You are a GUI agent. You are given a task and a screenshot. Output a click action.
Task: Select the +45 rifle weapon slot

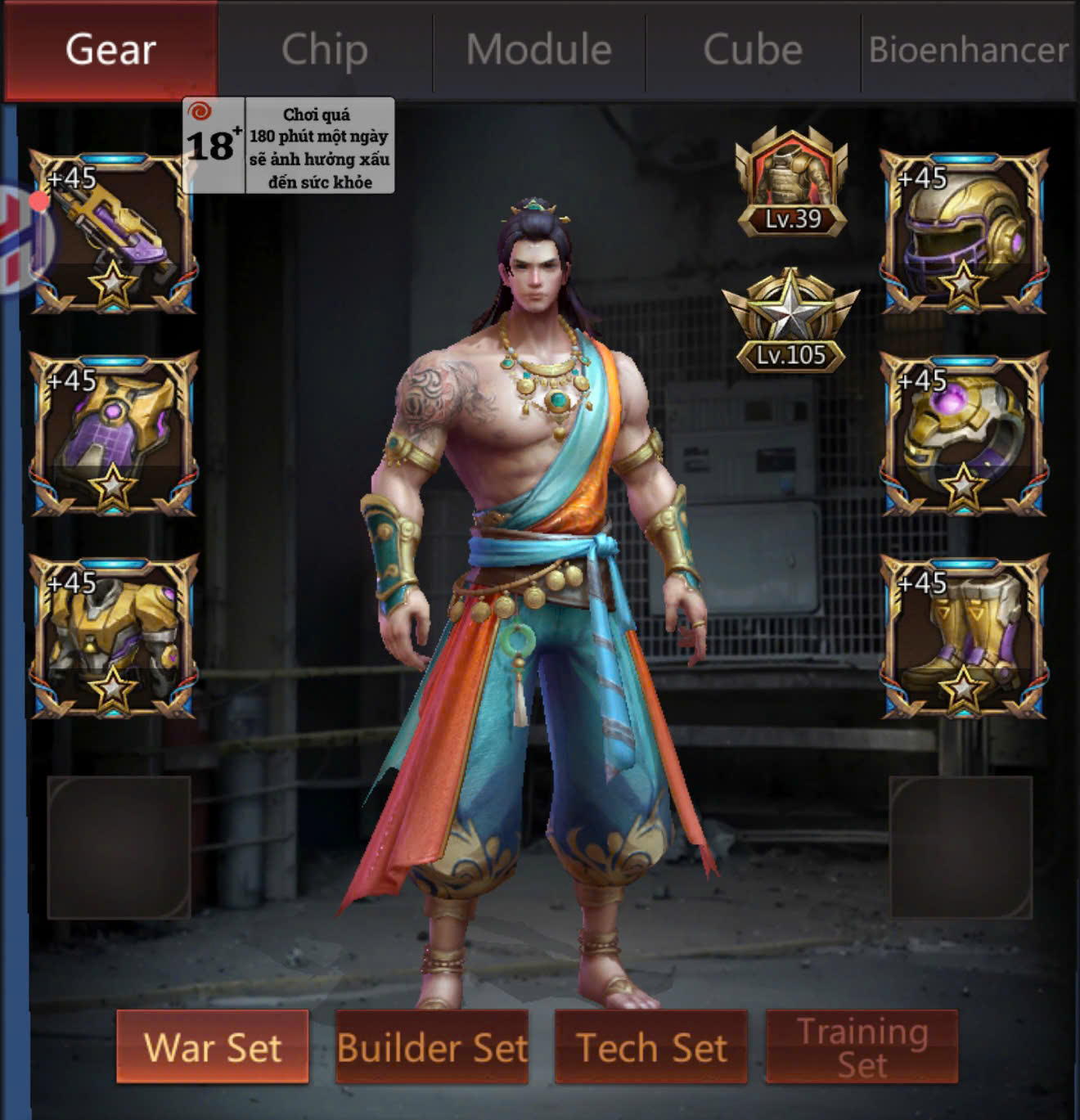[113, 232]
